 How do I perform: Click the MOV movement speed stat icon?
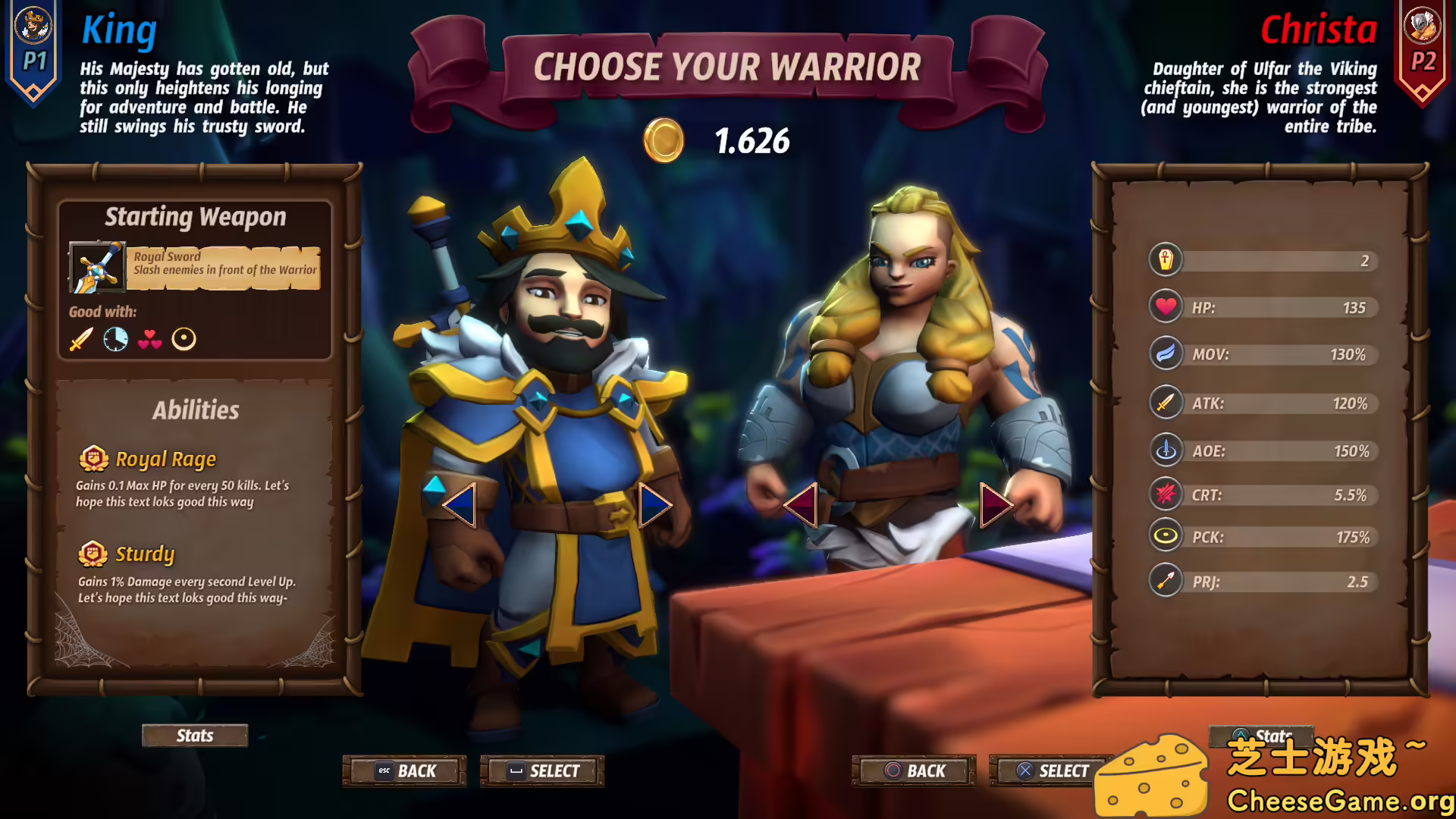point(1166,353)
